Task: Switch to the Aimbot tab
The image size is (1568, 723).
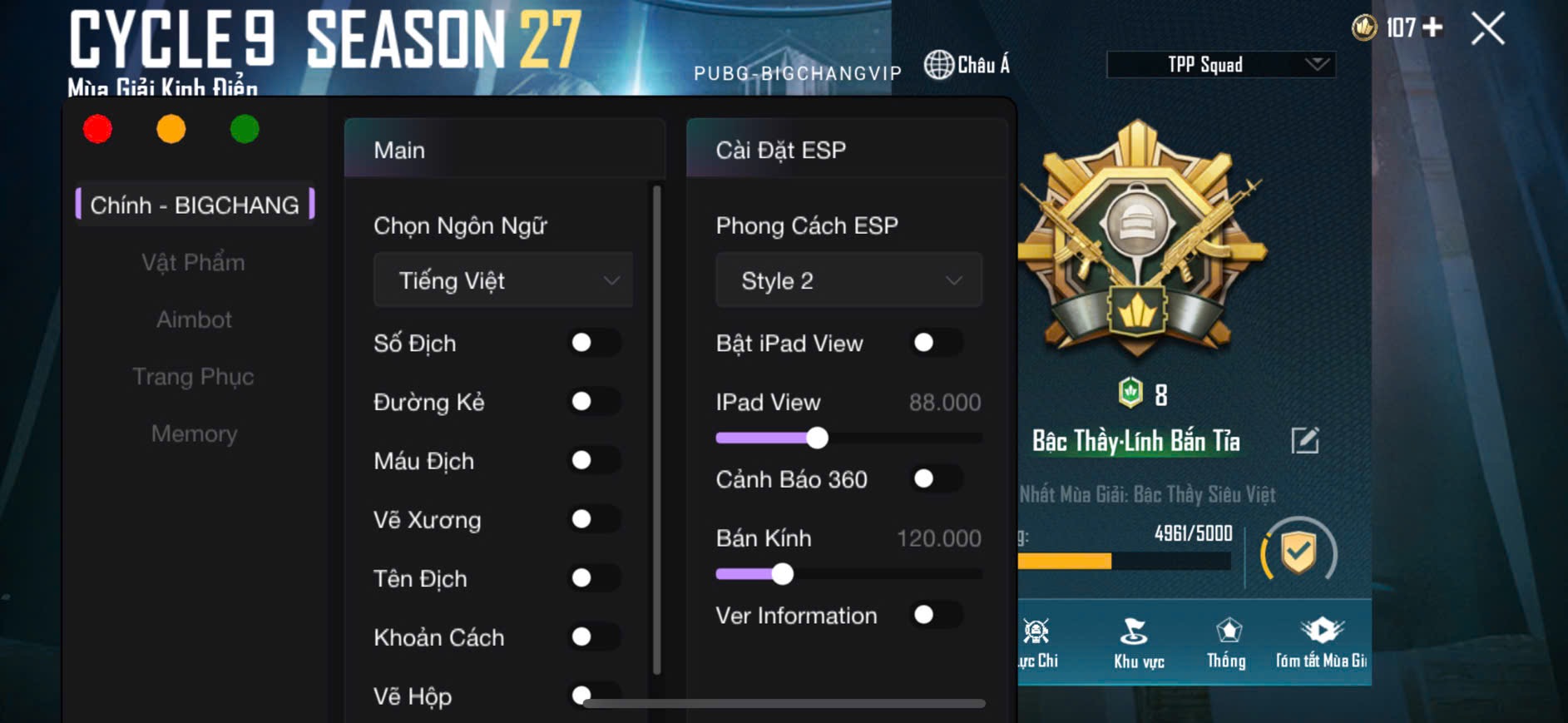Action: 194,319
